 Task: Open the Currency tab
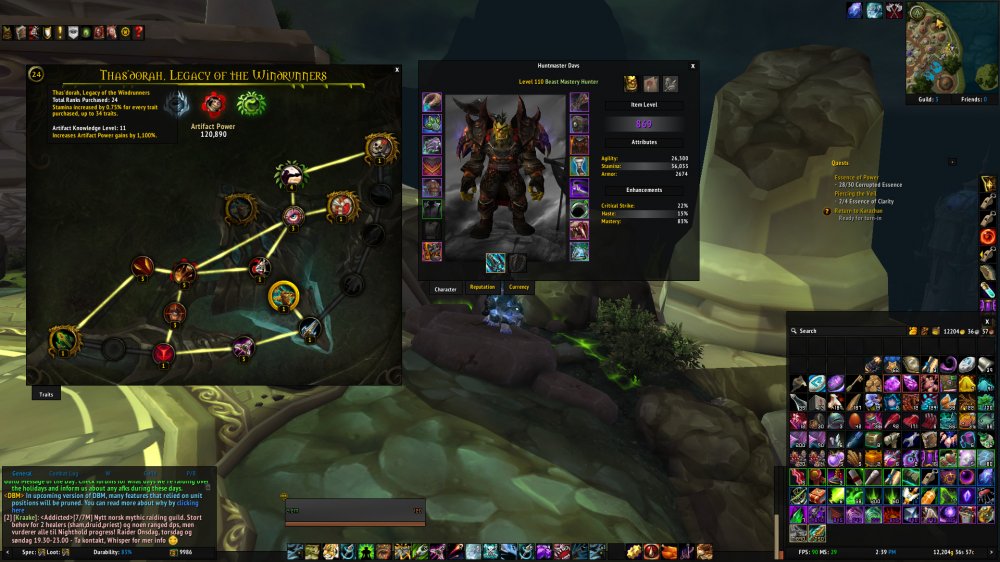tap(519, 288)
